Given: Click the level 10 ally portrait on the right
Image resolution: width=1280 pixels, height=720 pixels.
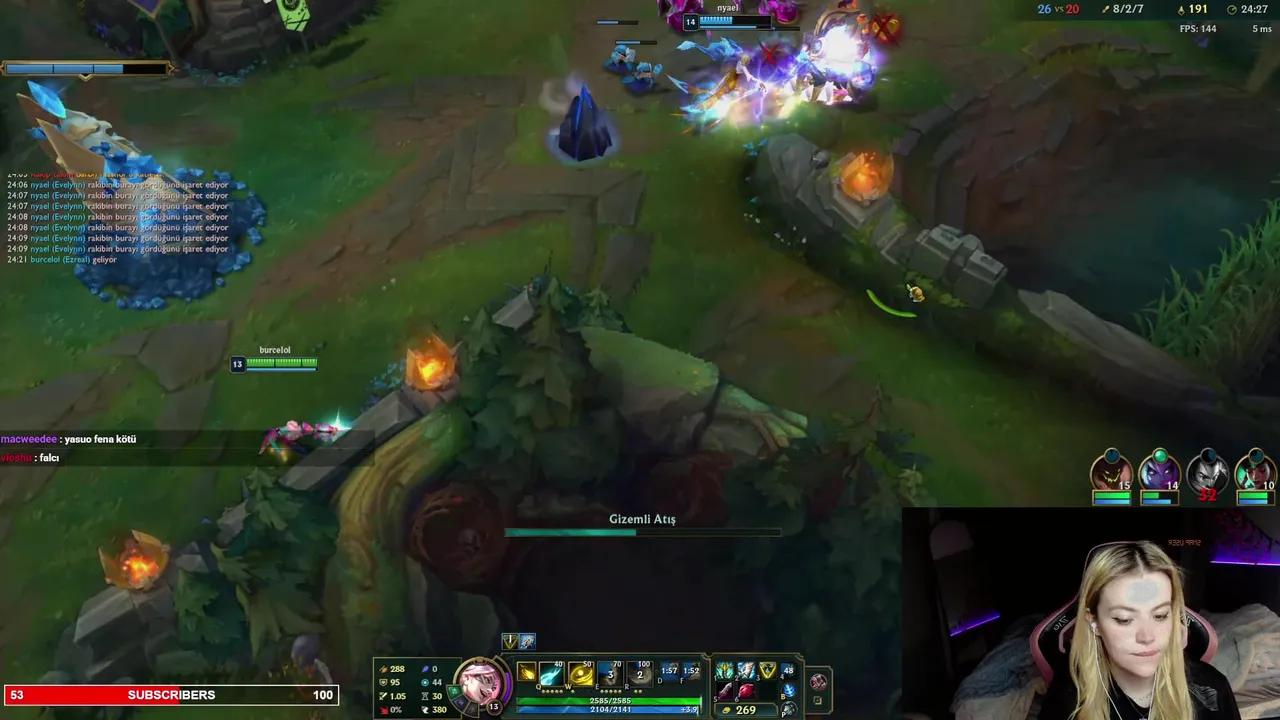Looking at the screenshot, I should (1255, 473).
